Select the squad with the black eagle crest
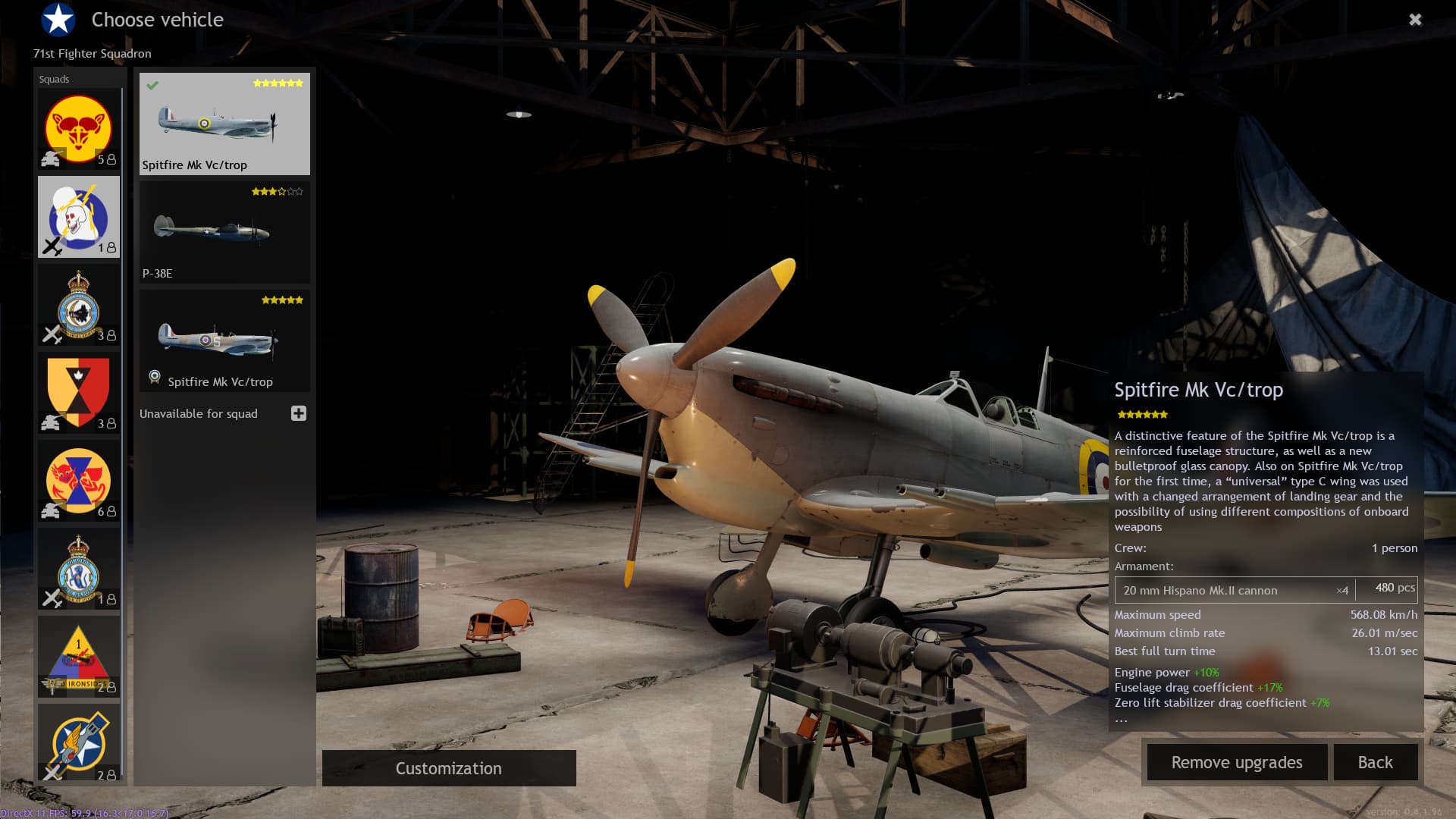1456x819 pixels. point(79,305)
